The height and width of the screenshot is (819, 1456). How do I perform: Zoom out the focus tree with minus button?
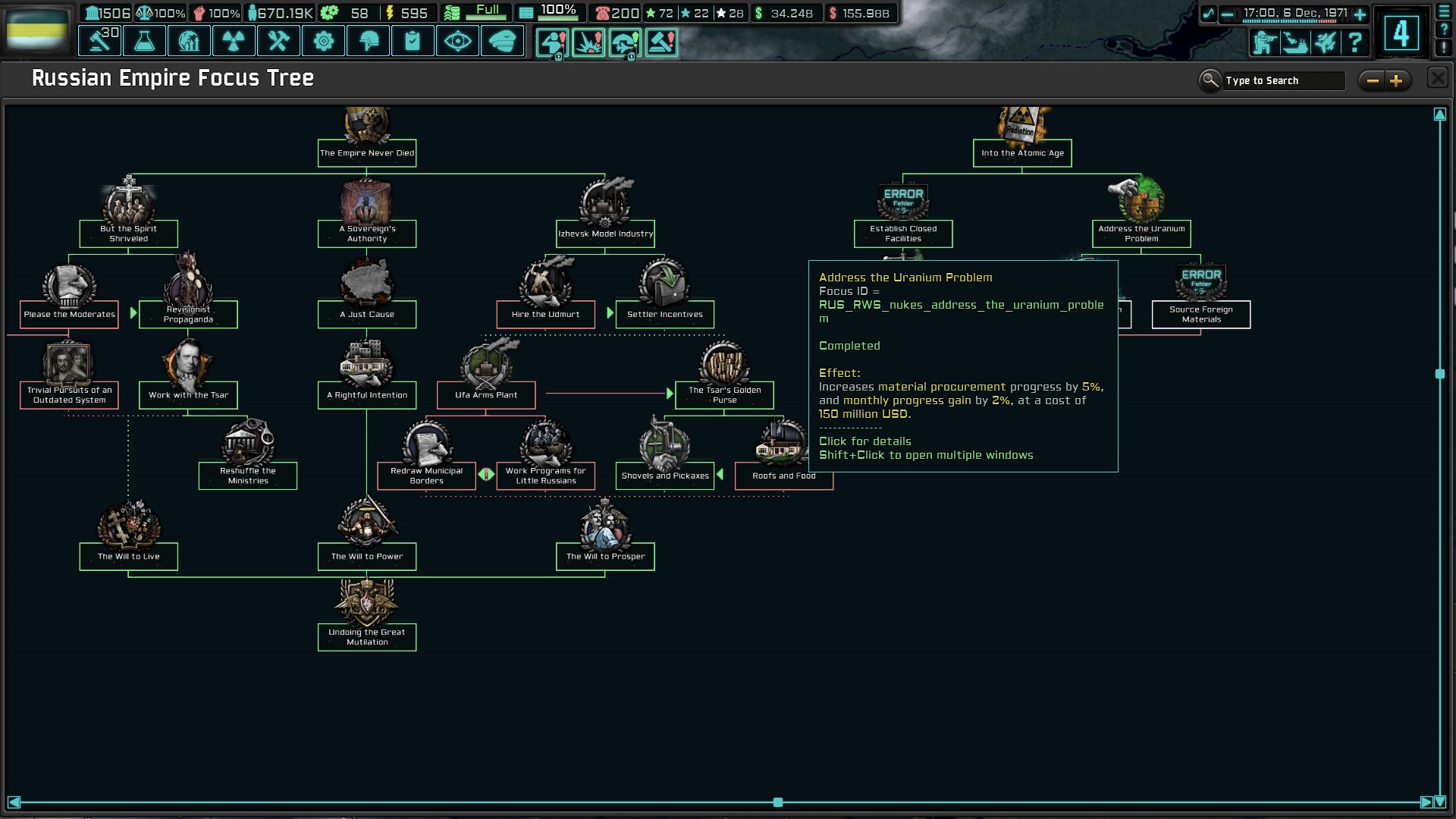[1373, 81]
